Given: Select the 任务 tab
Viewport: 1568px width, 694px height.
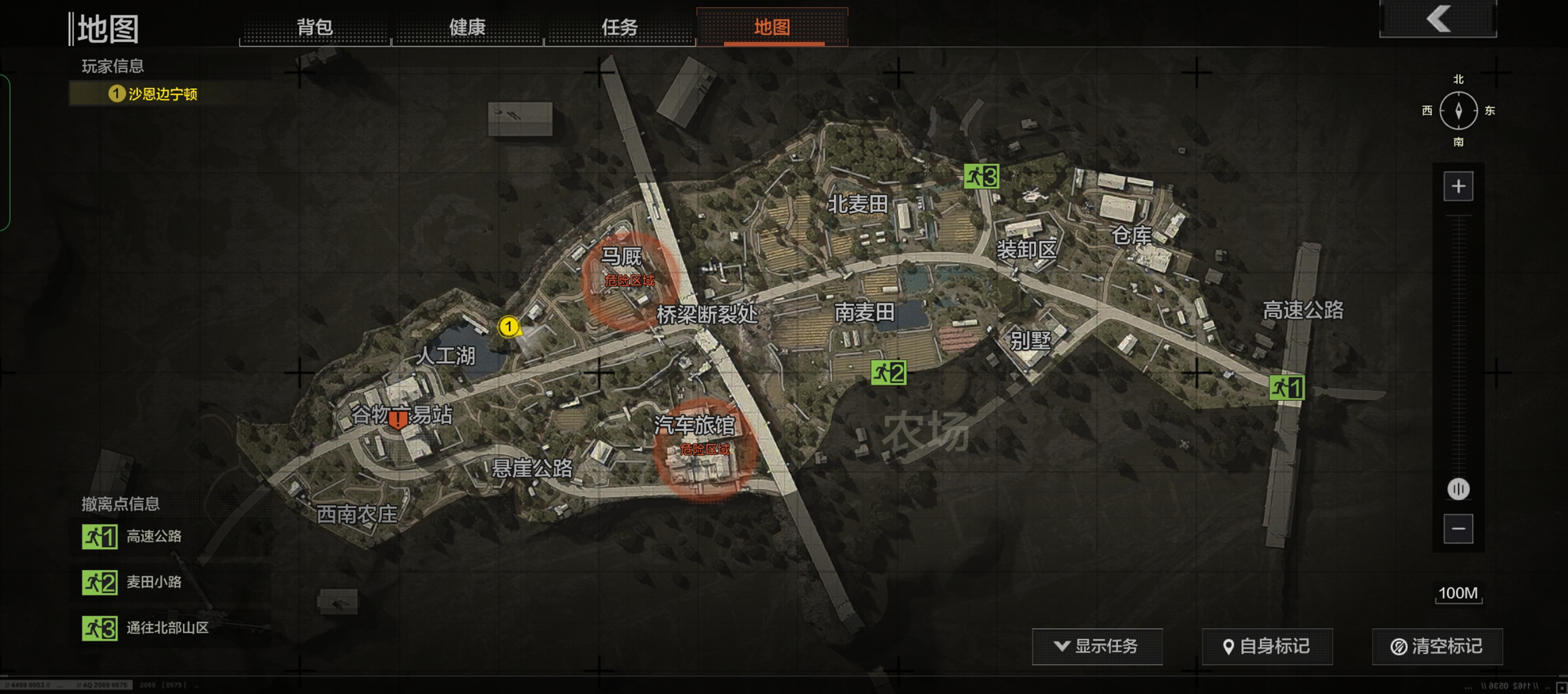Looking at the screenshot, I should pos(619,27).
